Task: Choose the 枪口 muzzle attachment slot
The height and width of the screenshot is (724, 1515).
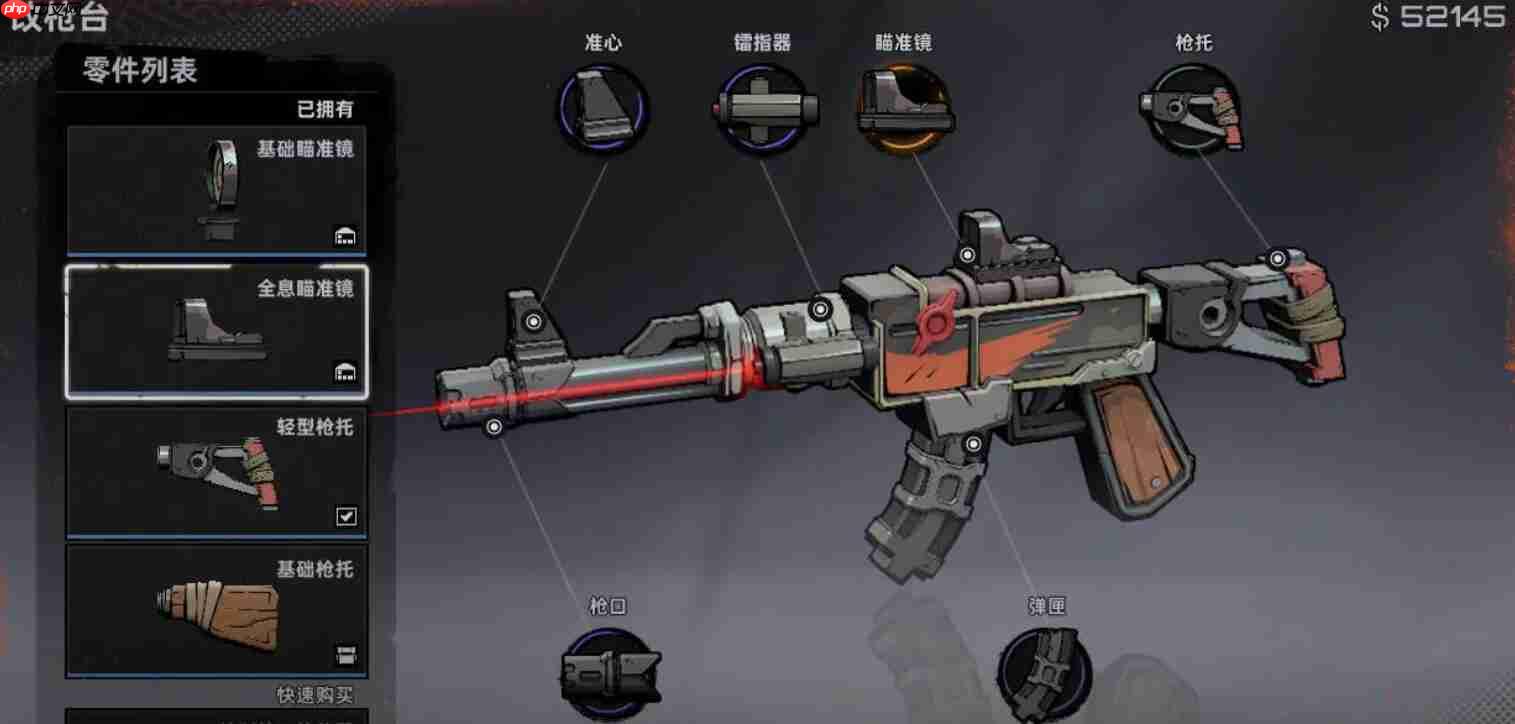Action: point(609,673)
